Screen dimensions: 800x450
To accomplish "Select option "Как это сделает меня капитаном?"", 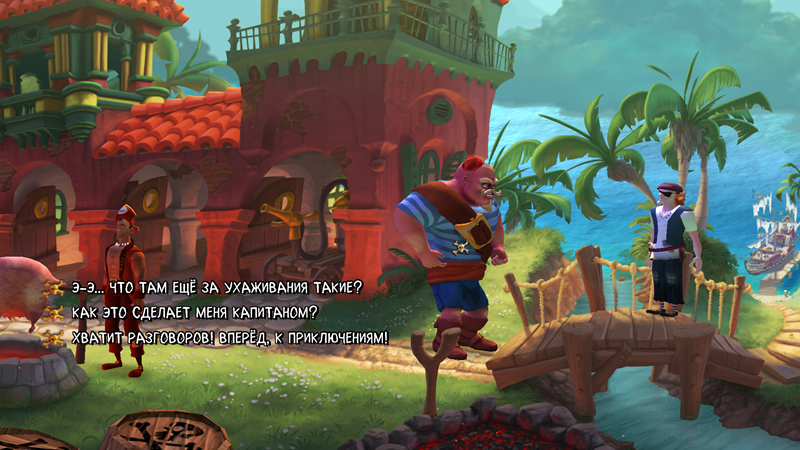I will click(x=194, y=313).
